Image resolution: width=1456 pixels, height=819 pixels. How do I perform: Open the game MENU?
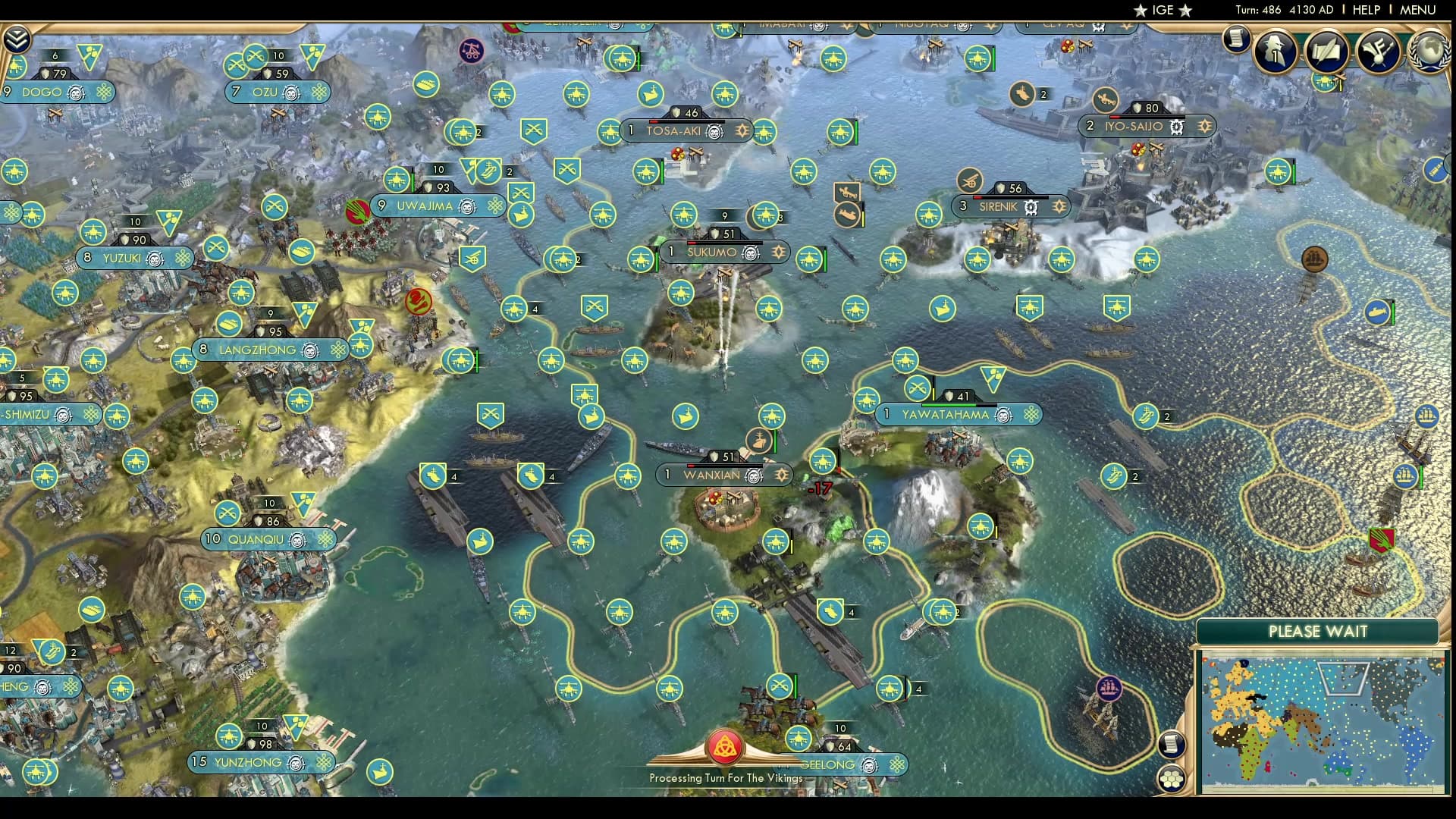point(1417,10)
